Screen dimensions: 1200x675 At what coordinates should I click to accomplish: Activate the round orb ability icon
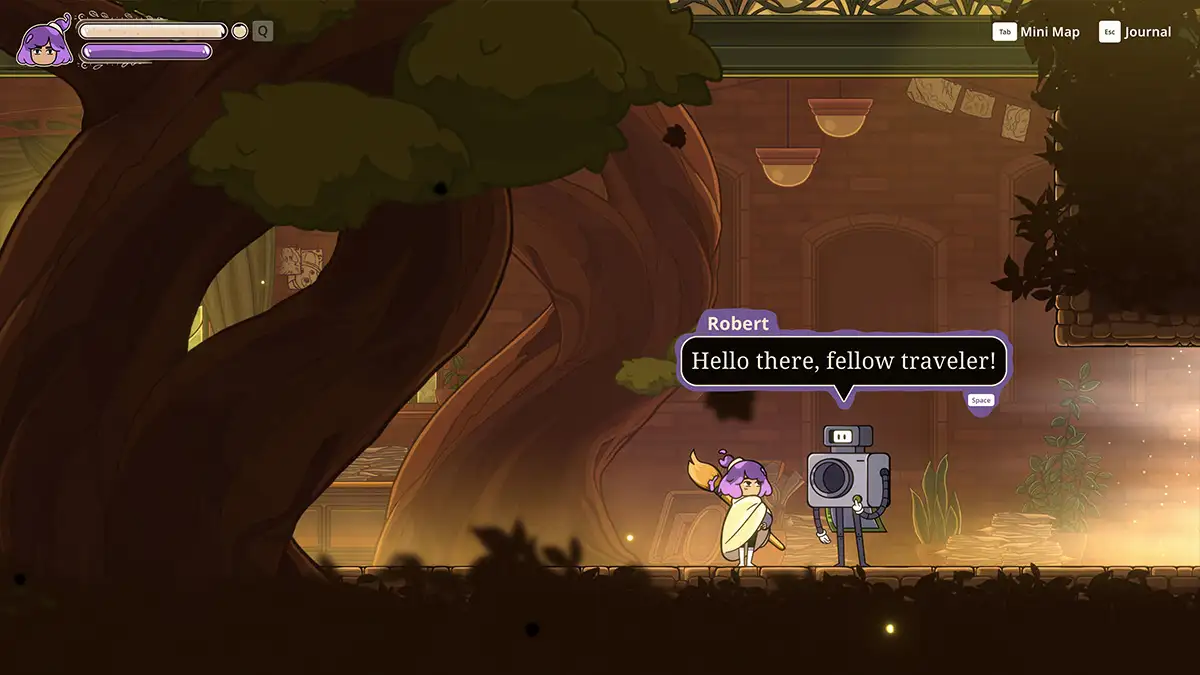tap(240, 31)
